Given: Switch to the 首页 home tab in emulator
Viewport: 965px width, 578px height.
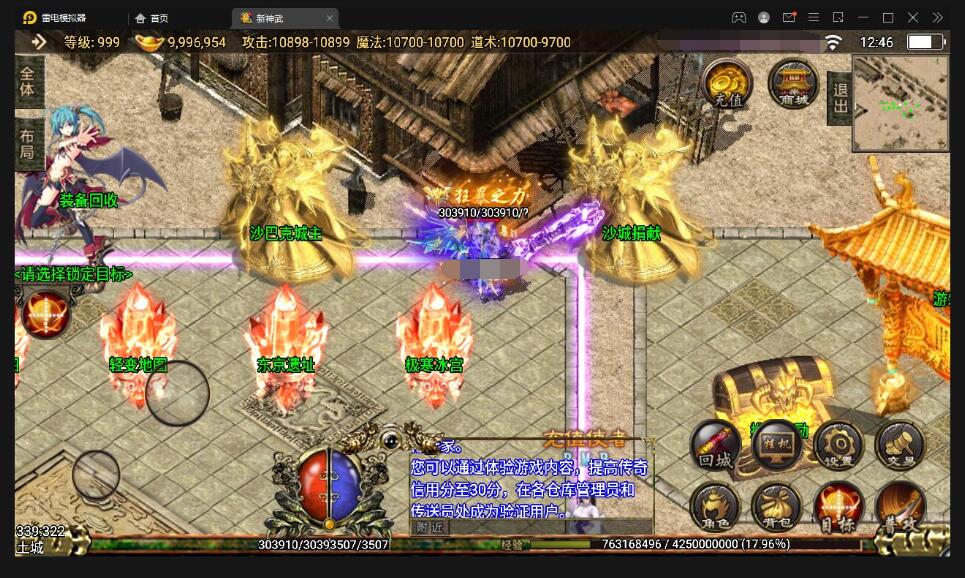Looking at the screenshot, I should (152, 18).
